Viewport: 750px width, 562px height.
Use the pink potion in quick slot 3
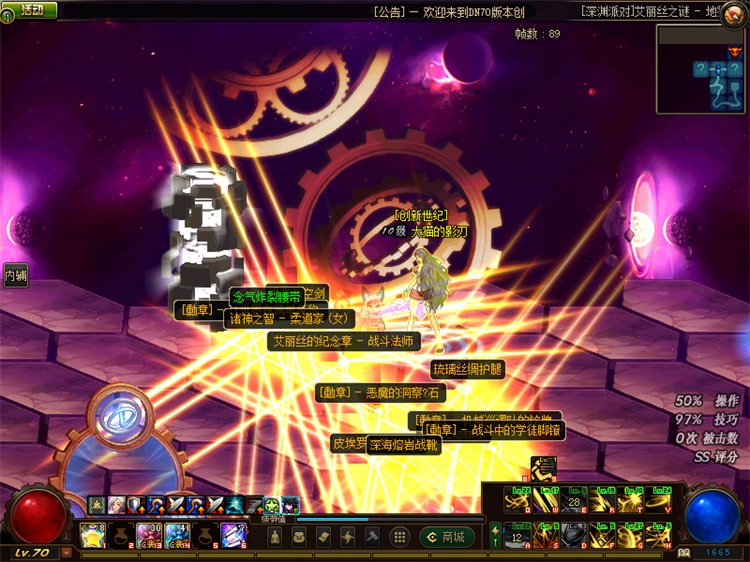click(x=148, y=535)
